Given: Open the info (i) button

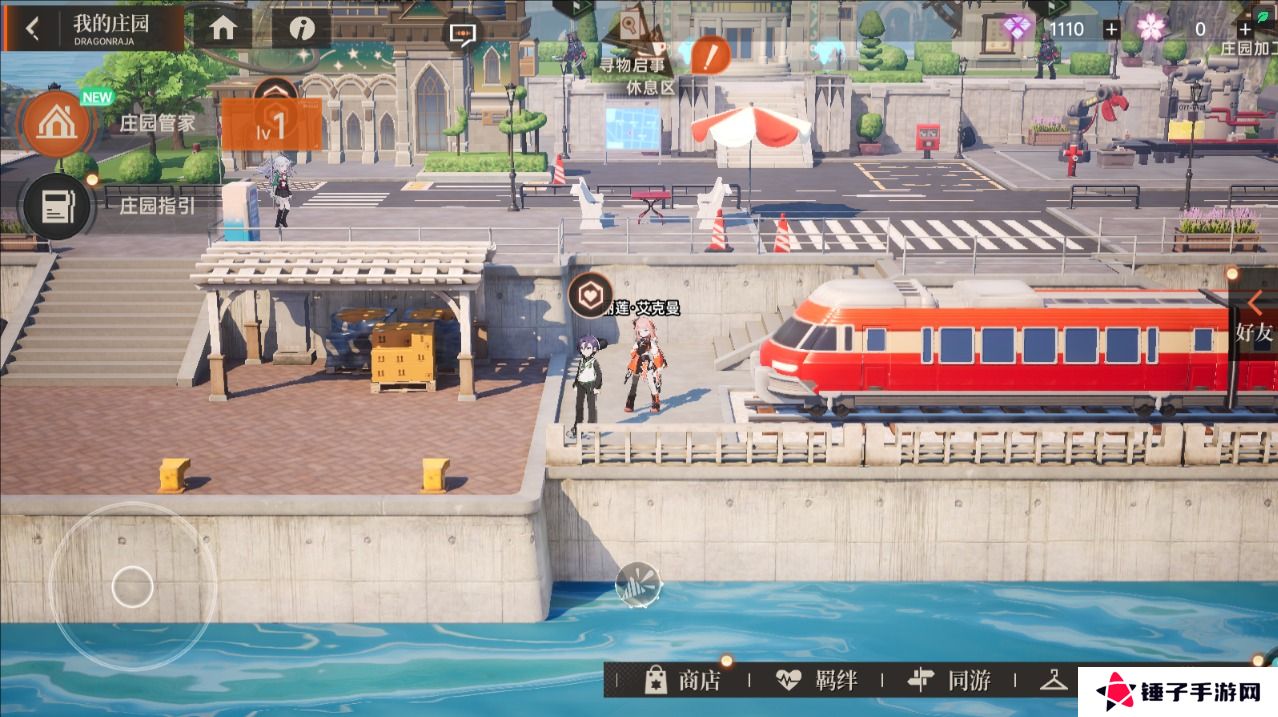Looking at the screenshot, I should [301, 28].
